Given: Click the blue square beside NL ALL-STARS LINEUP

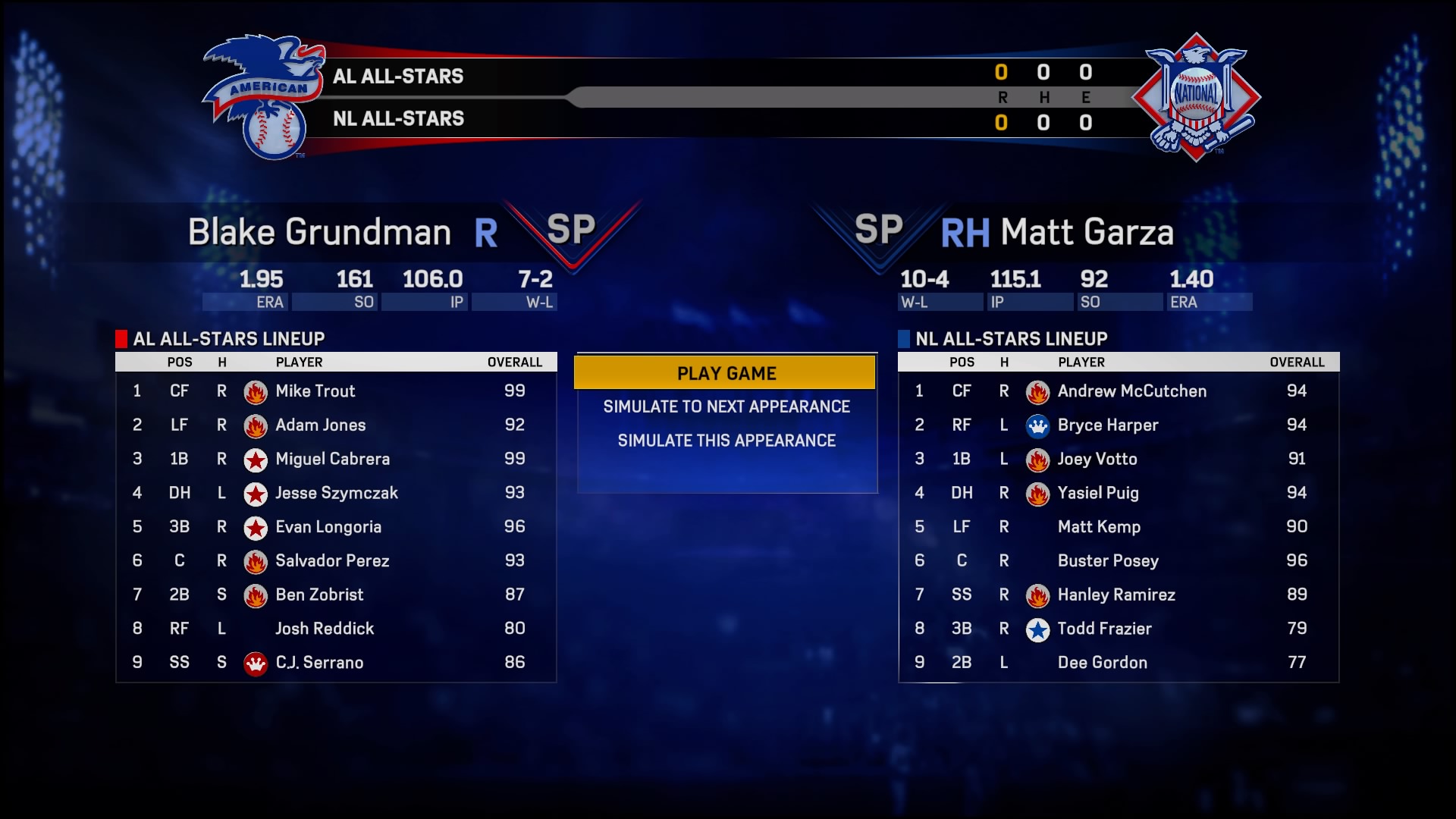Looking at the screenshot, I should tap(903, 339).
